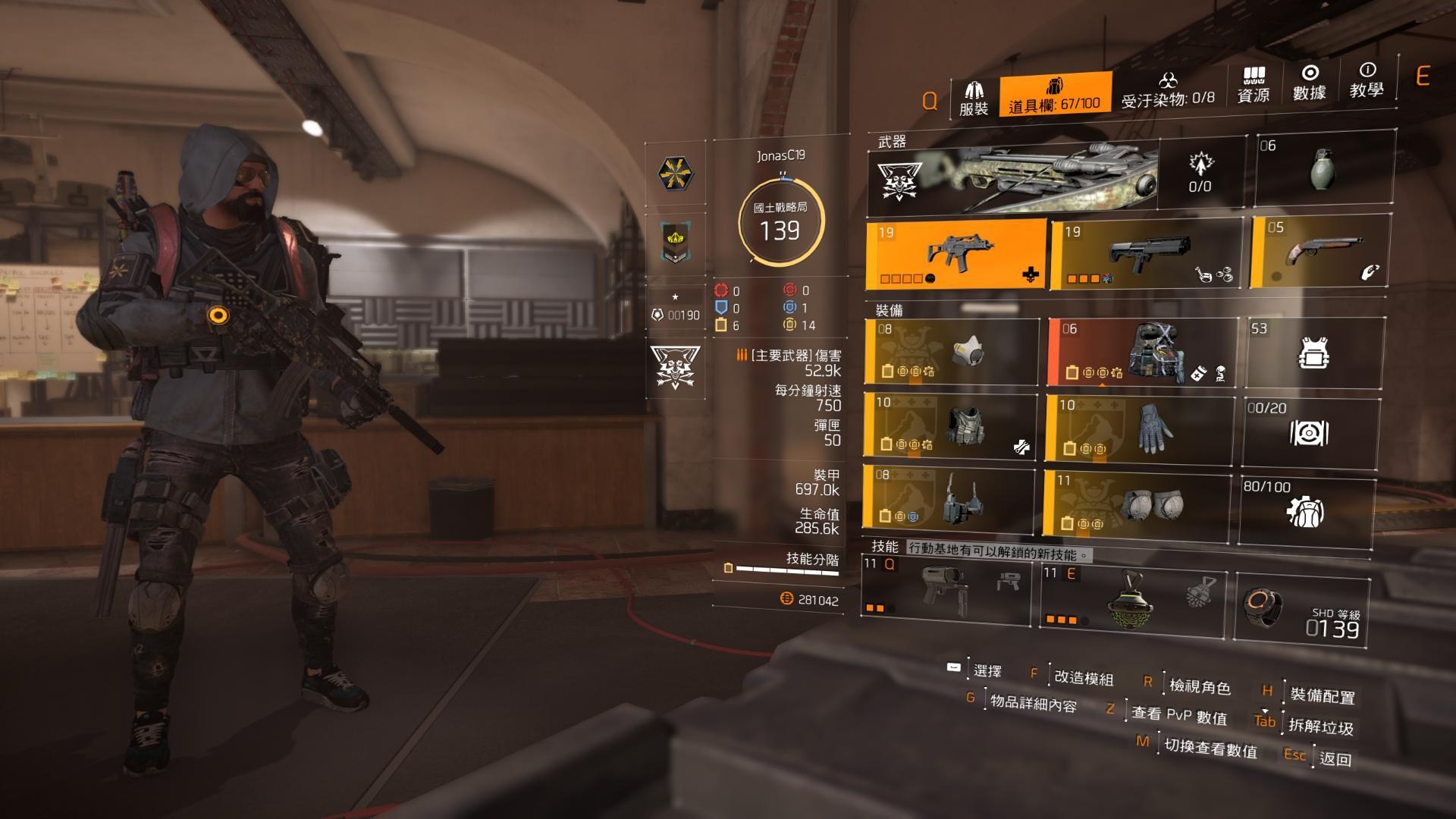
Task: Open the backpack gear slot
Action: pyautogui.click(x=1143, y=352)
